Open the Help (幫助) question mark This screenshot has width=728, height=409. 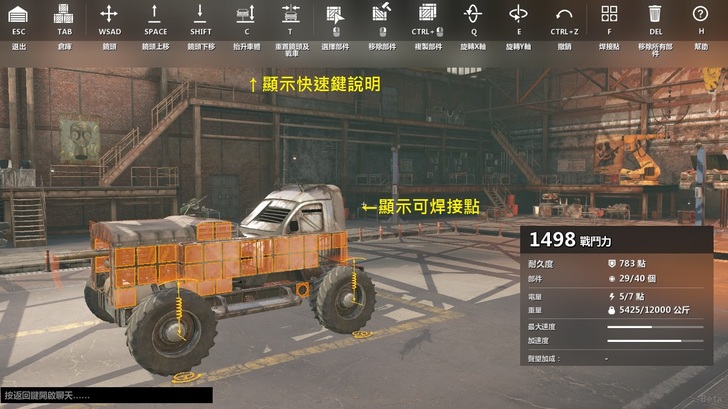tap(701, 14)
